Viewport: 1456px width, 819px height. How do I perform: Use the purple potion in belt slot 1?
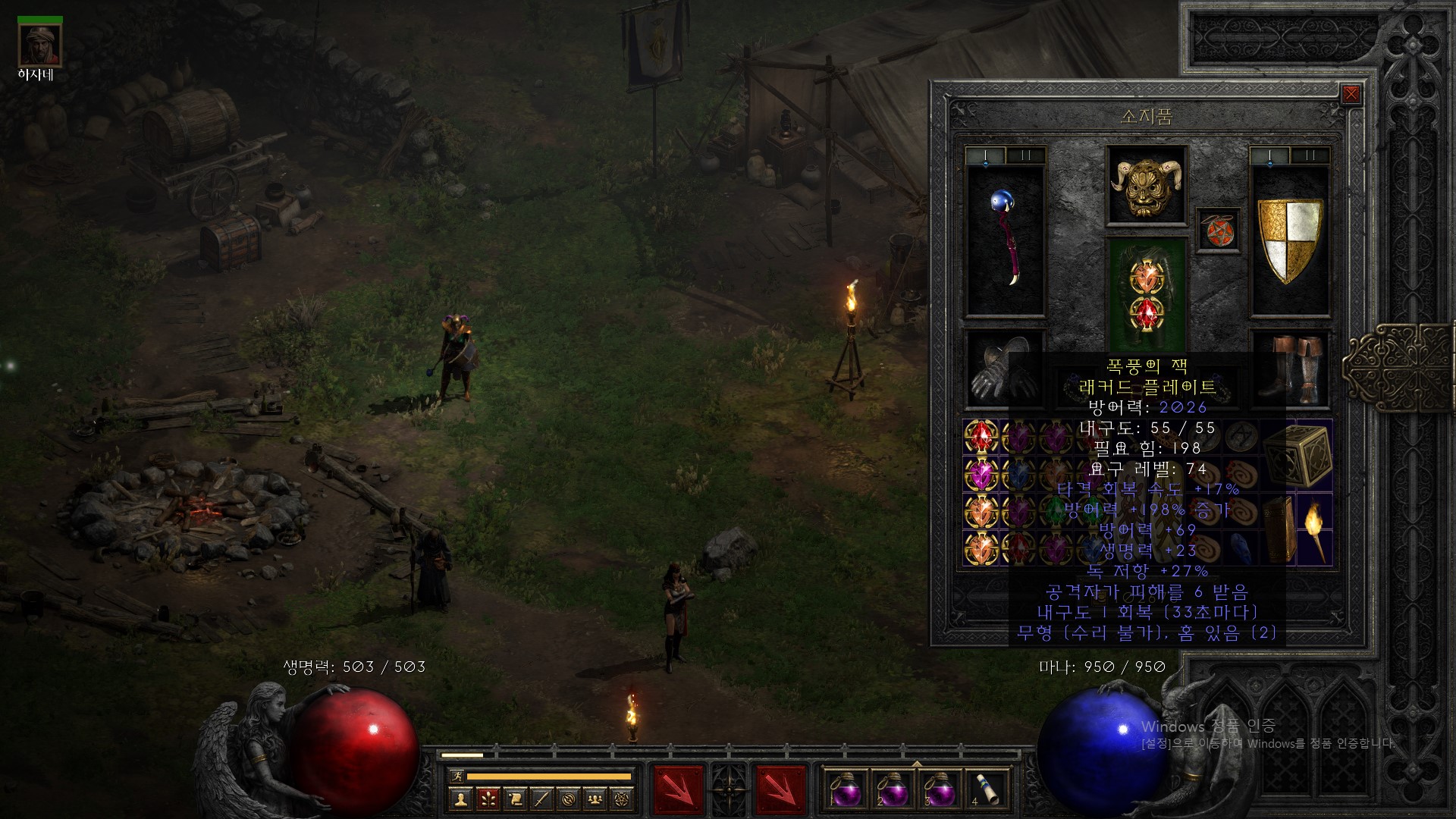pos(845,791)
